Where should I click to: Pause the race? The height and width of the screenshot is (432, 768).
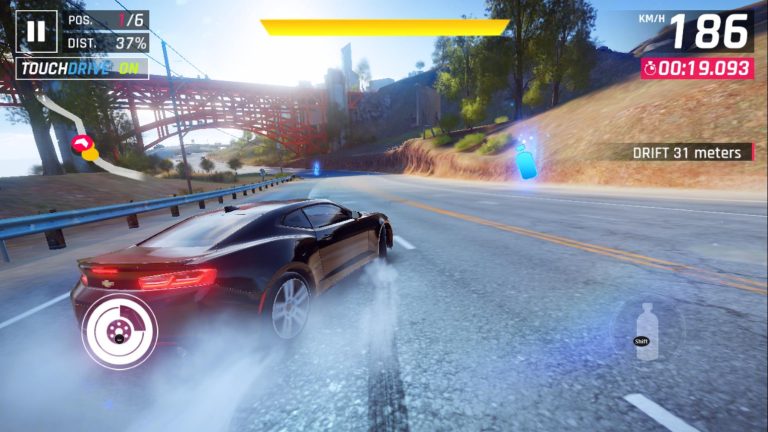37,31
